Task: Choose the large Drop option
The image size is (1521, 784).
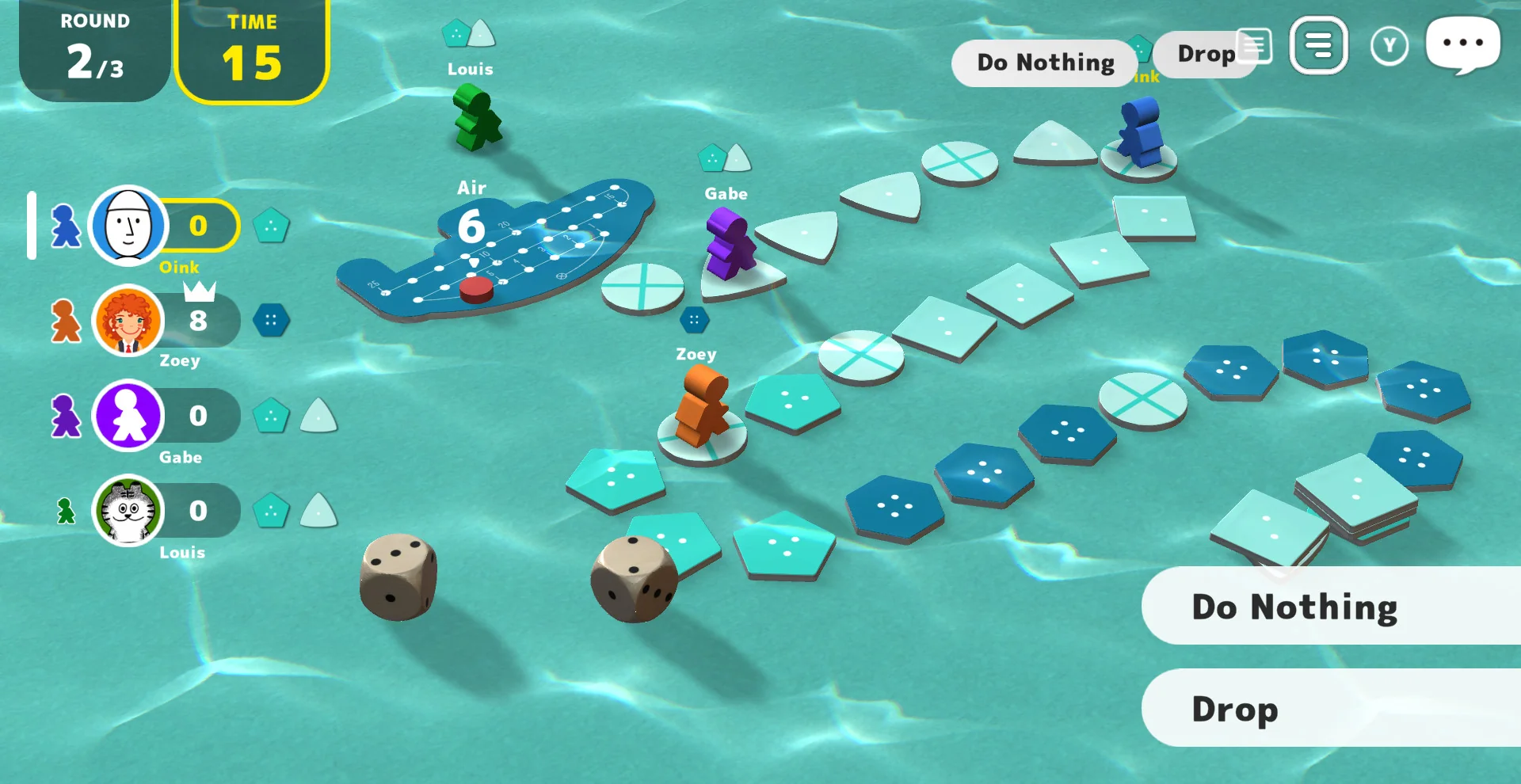Action: point(1331,708)
